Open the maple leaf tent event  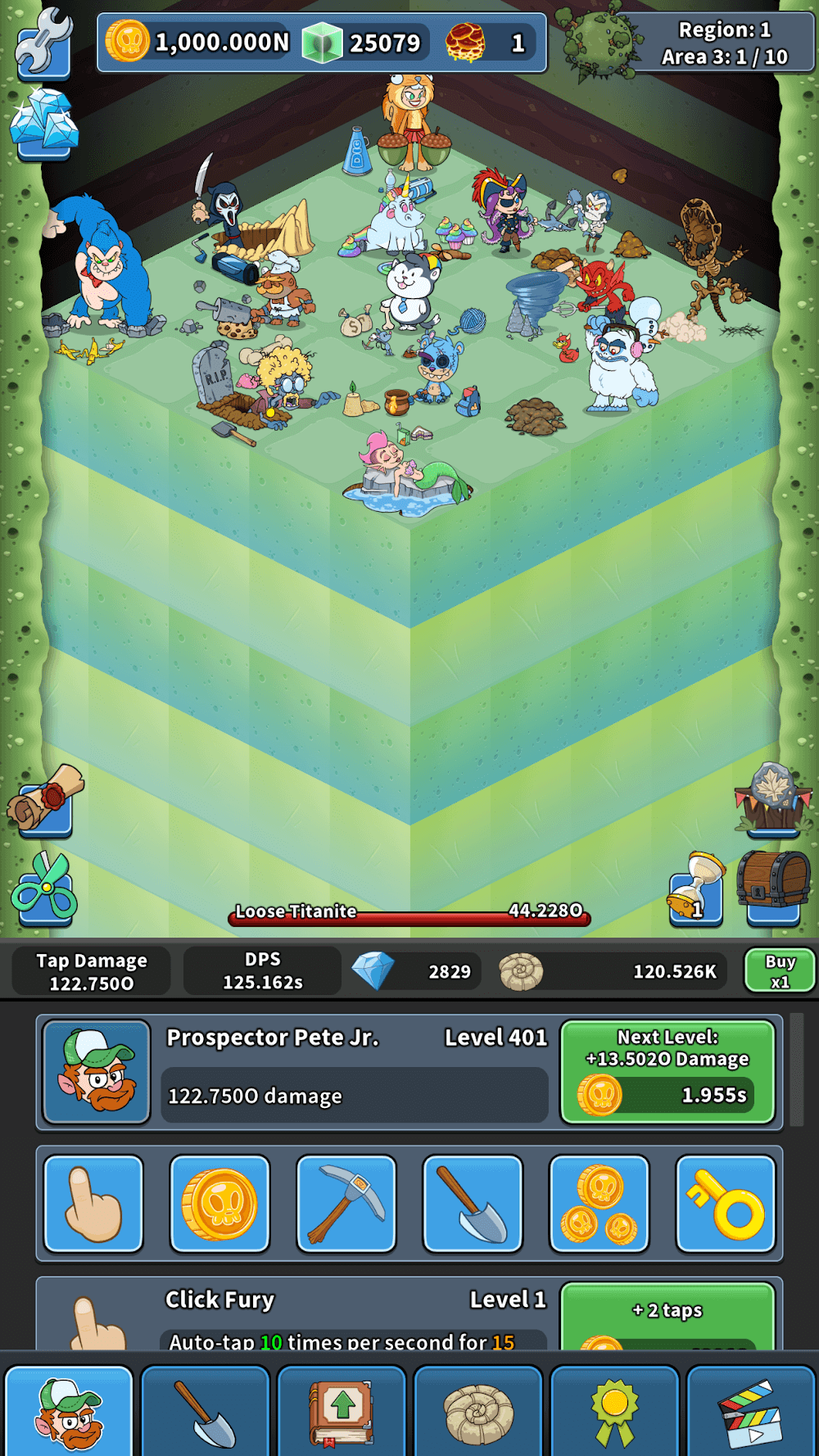click(773, 798)
